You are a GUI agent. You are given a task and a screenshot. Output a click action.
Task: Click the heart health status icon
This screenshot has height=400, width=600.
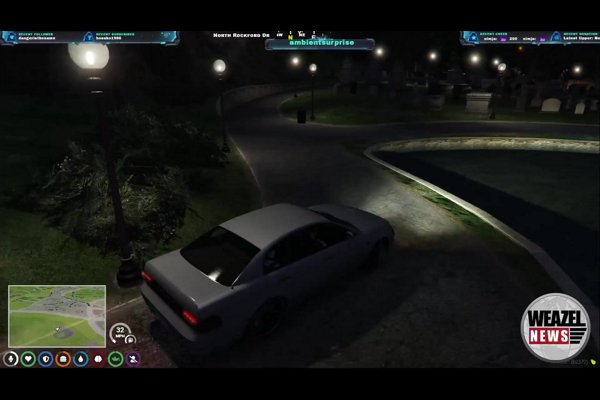click(28, 359)
